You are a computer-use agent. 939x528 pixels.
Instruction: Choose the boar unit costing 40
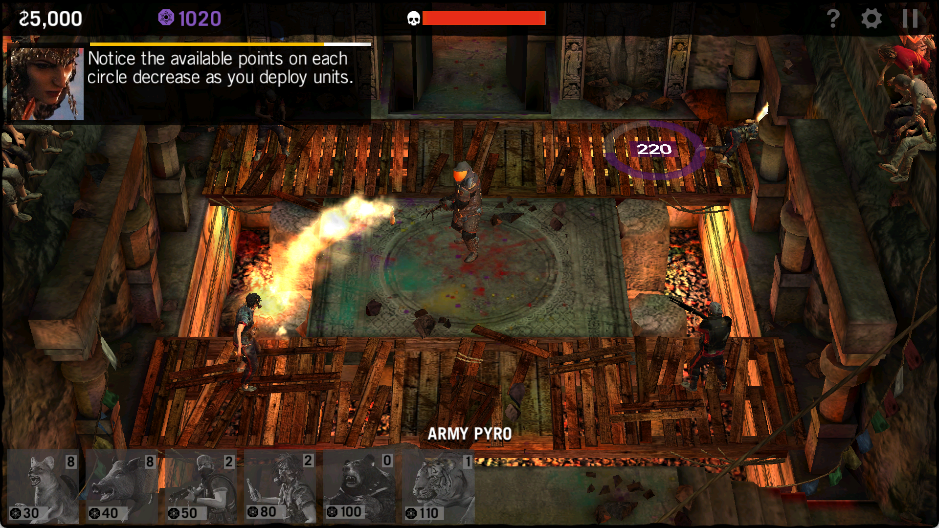[121, 487]
